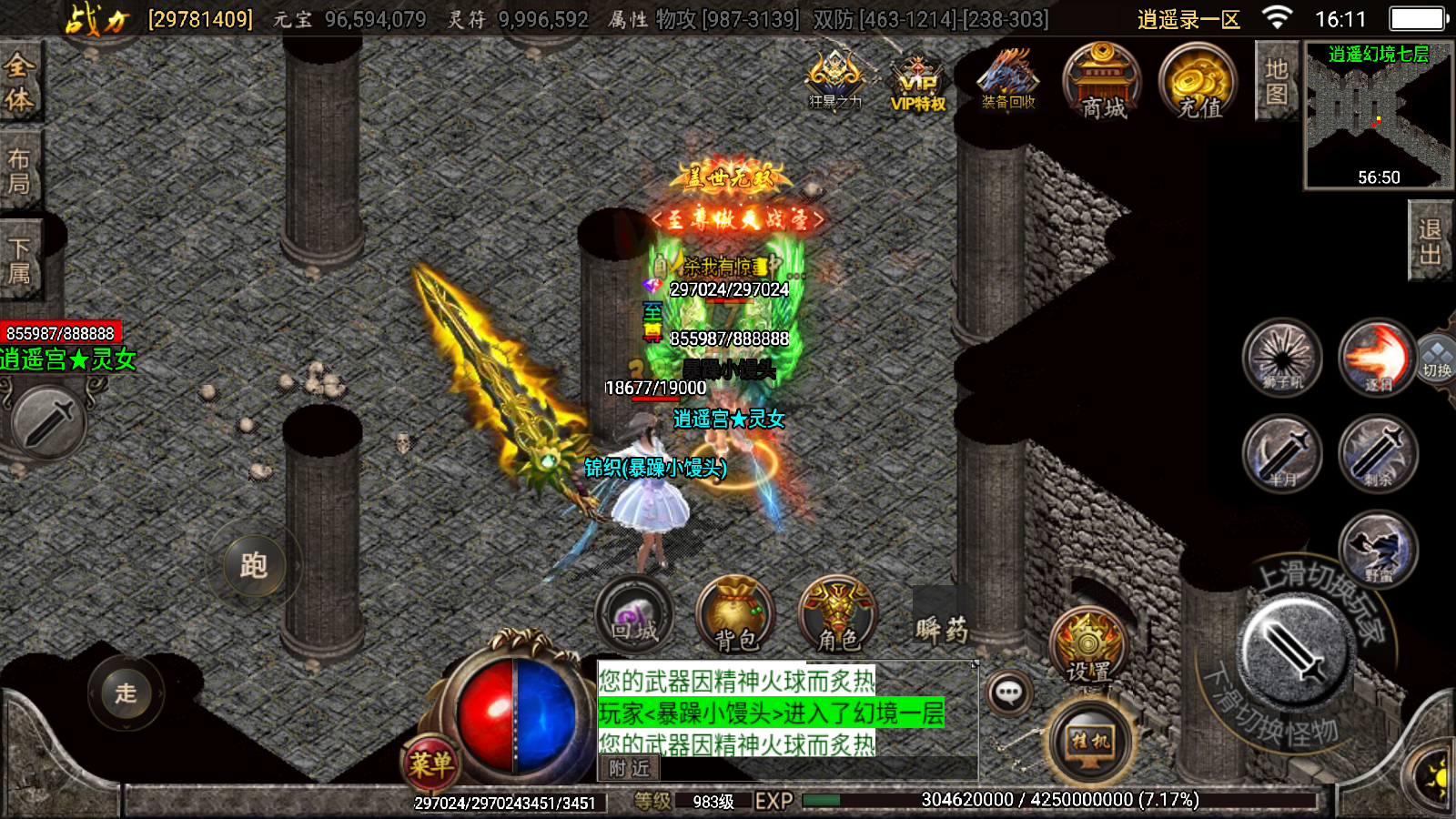Select the 全体 side tab
The height and width of the screenshot is (819, 1456).
tap(20, 82)
